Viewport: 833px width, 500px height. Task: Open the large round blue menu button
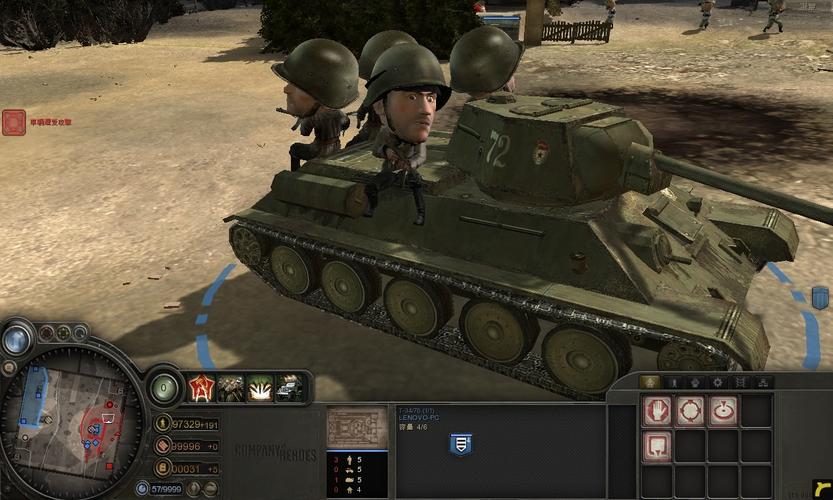[x=17, y=339]
